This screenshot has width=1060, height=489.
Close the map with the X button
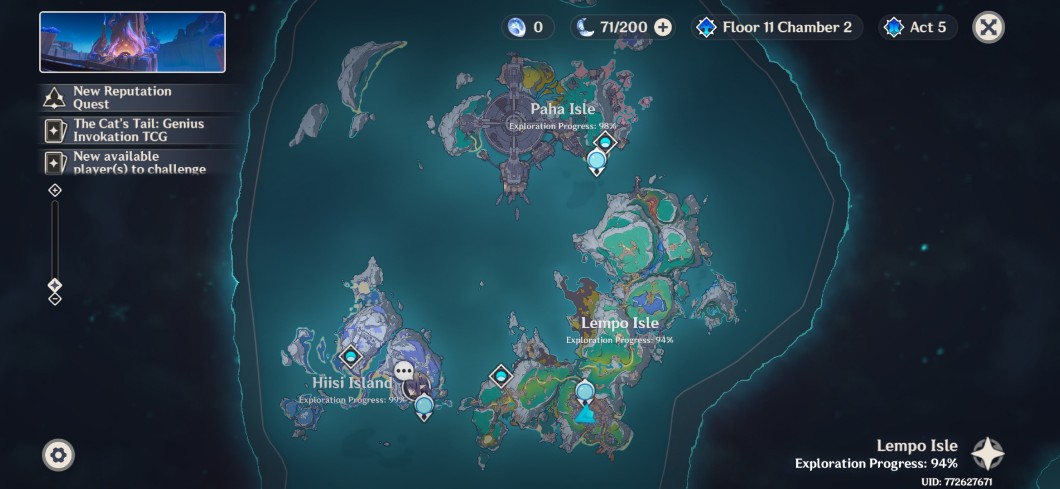coord(988,27)
